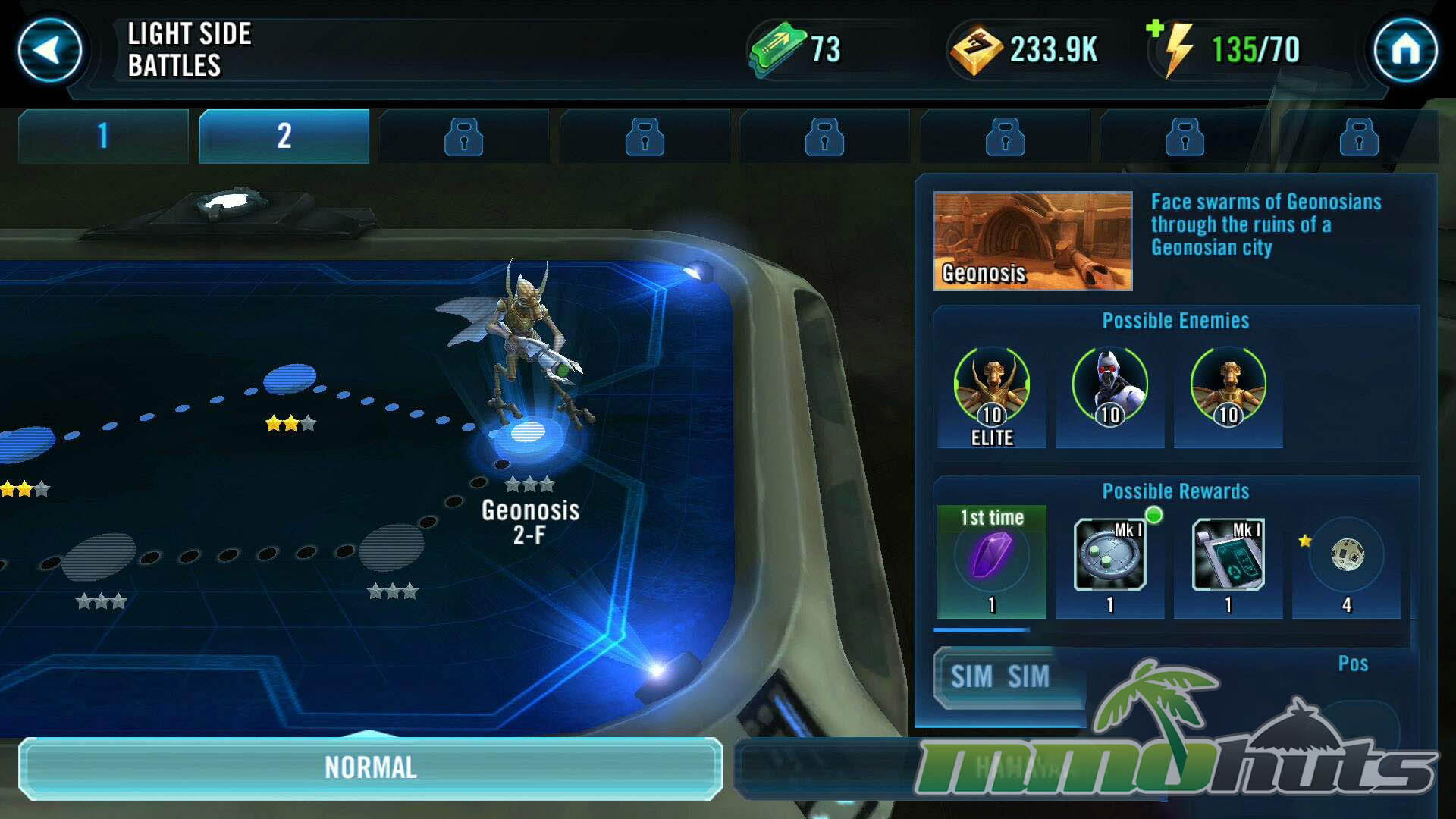The image size is (1456, 819).
Task: Add more energy with the lightning icon
Action: pyautogui.click(x=1173, y=48)
